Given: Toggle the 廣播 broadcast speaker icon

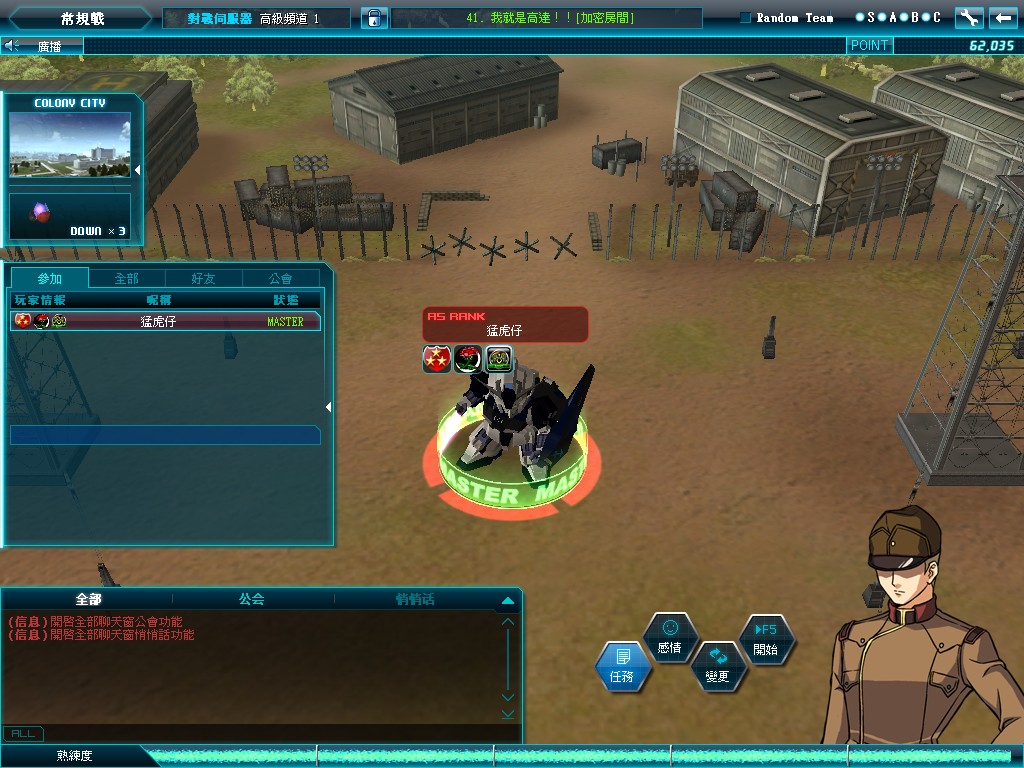Looking at the screenshot, I should point(13,45).
